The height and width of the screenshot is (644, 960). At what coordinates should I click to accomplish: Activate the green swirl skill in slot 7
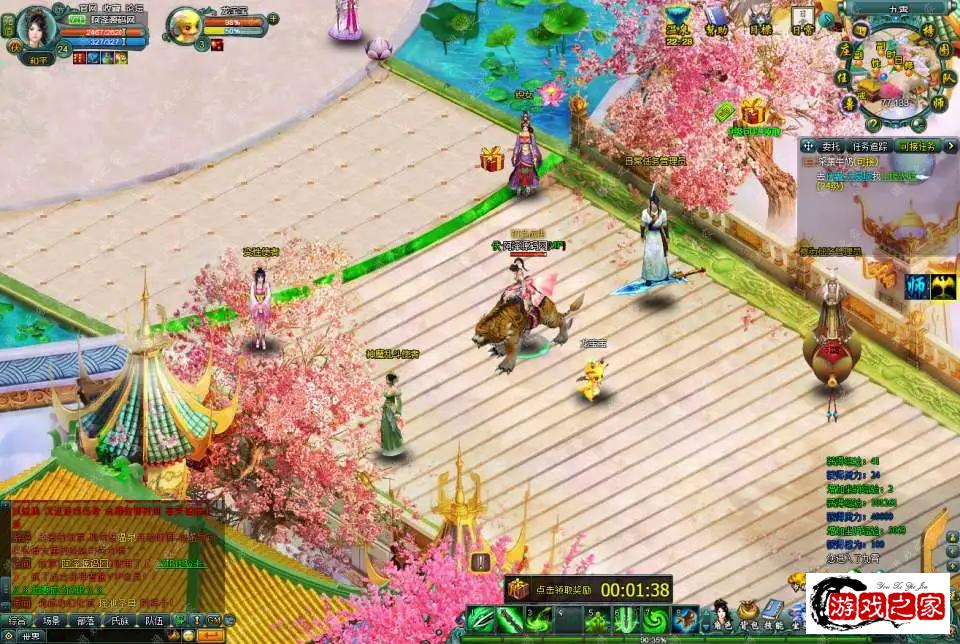(654, 620)
